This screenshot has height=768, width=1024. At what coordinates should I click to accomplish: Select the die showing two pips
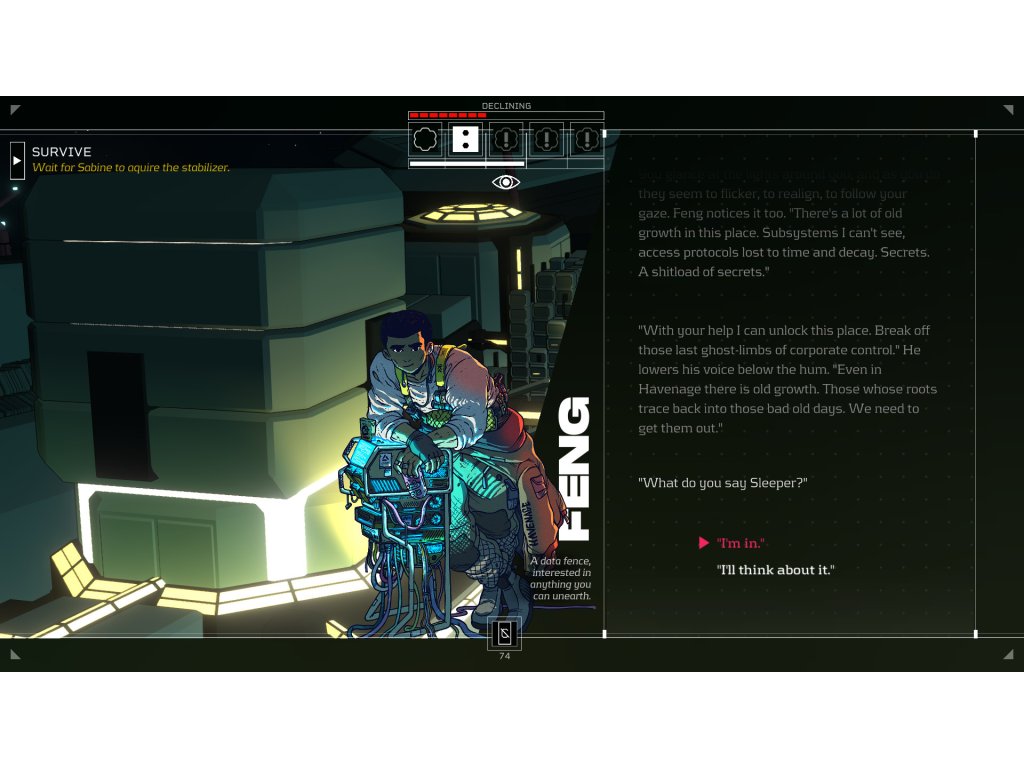pos(465,139)
